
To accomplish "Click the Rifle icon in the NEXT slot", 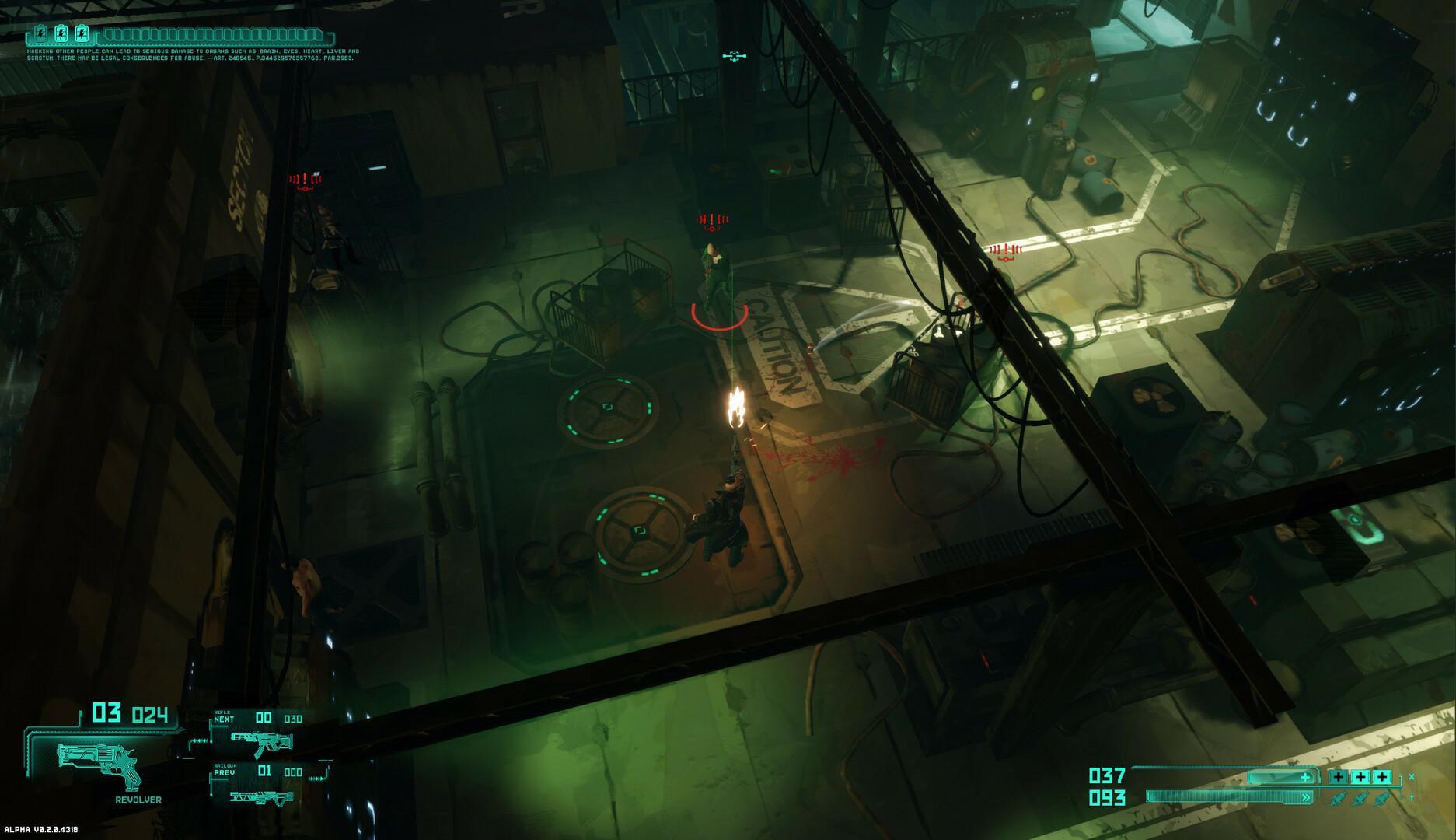I will [x=261, y=743].
